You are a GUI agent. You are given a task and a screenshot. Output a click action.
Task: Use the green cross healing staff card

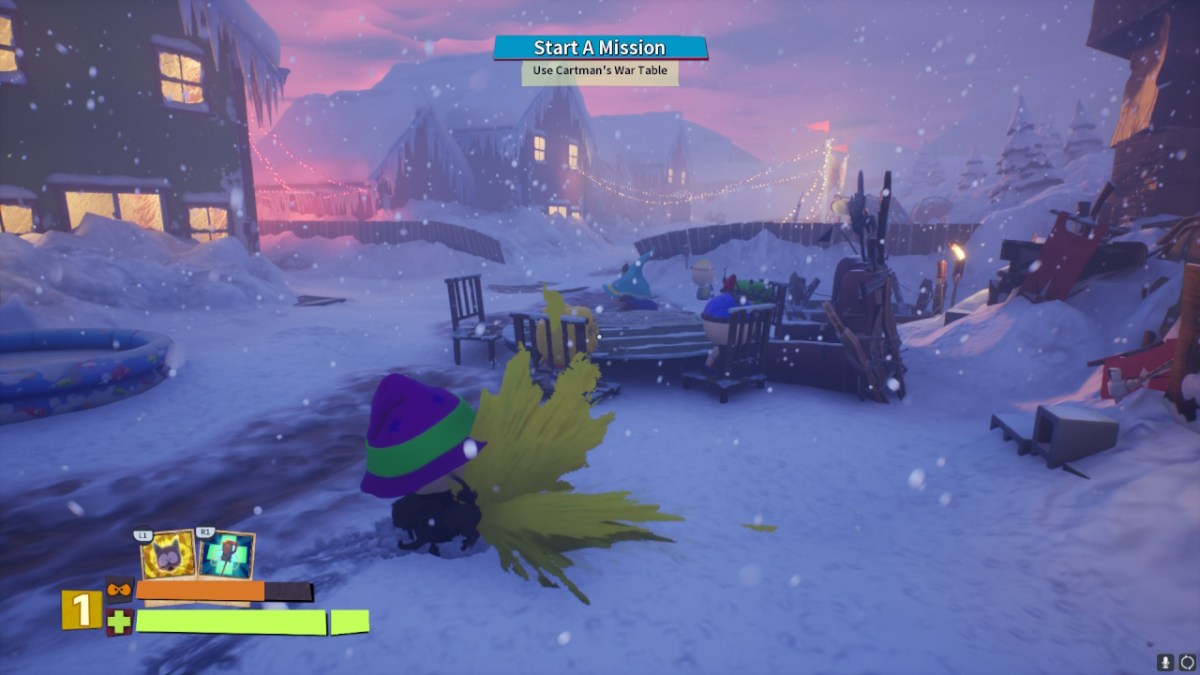(x=225, y=555)
